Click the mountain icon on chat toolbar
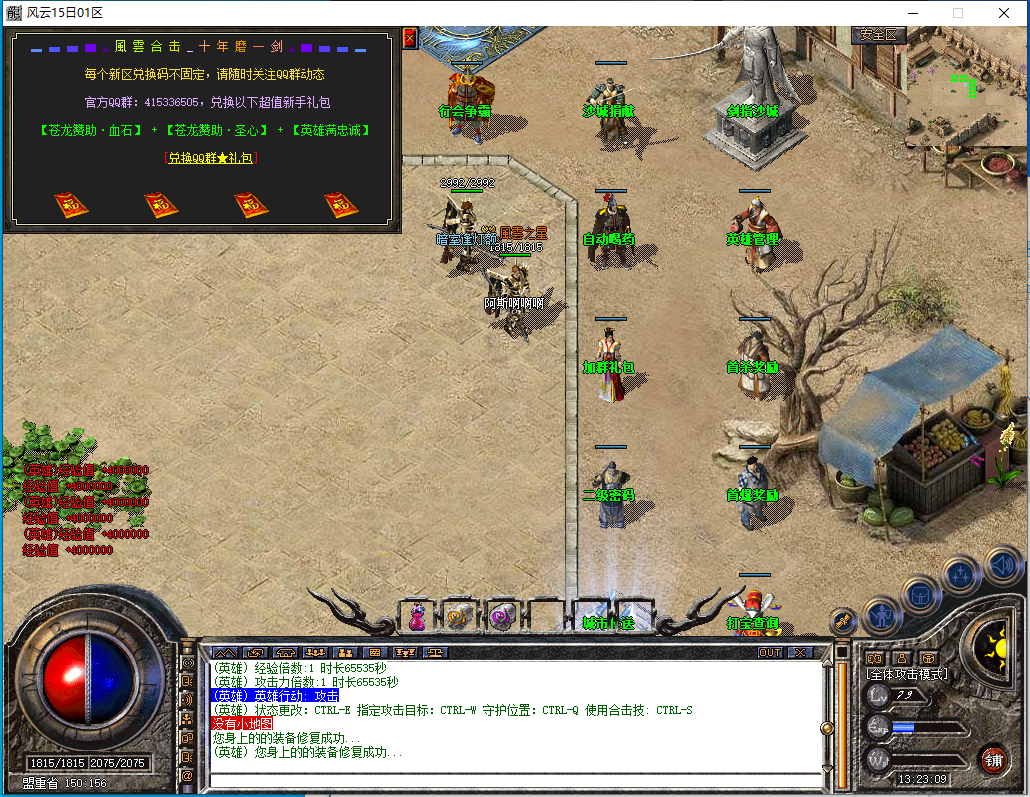This screenshot has height=797, width=1030. click(223, 652)
